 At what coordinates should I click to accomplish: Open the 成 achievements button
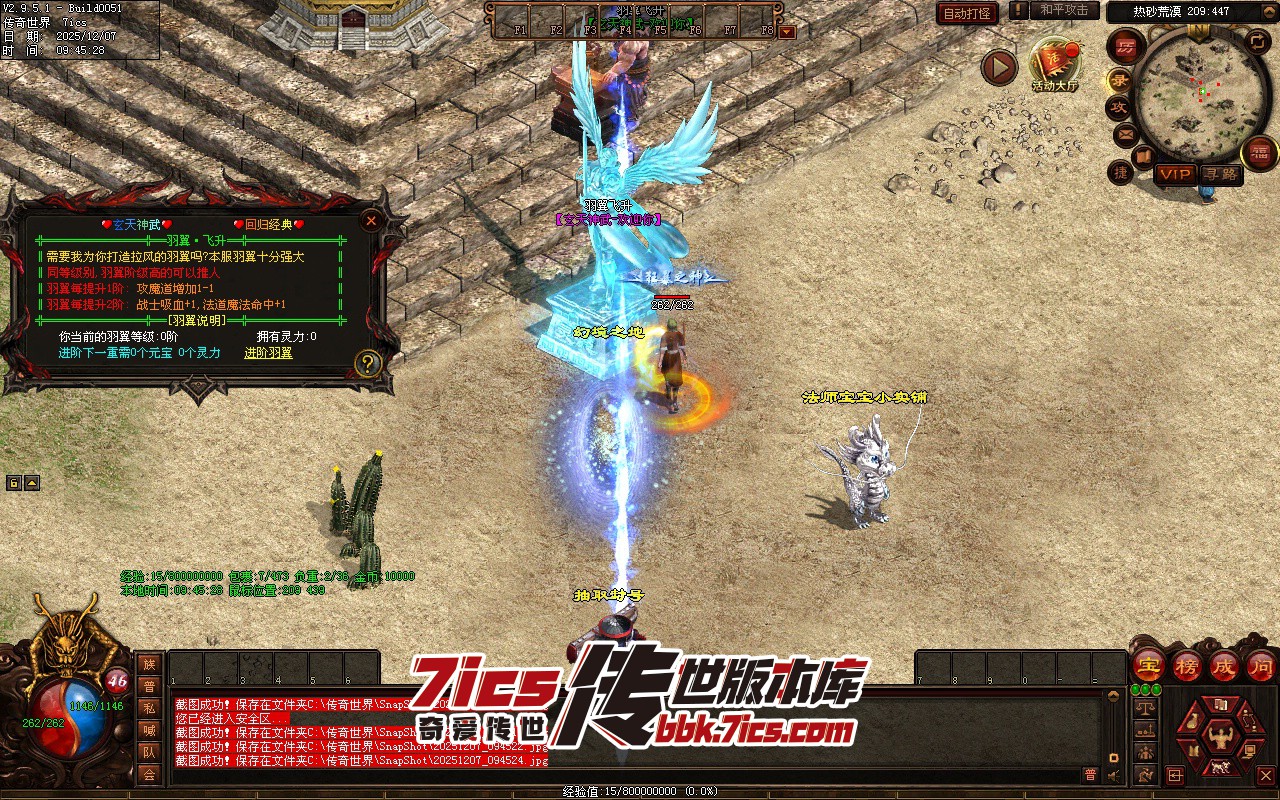pos(1224,665)
